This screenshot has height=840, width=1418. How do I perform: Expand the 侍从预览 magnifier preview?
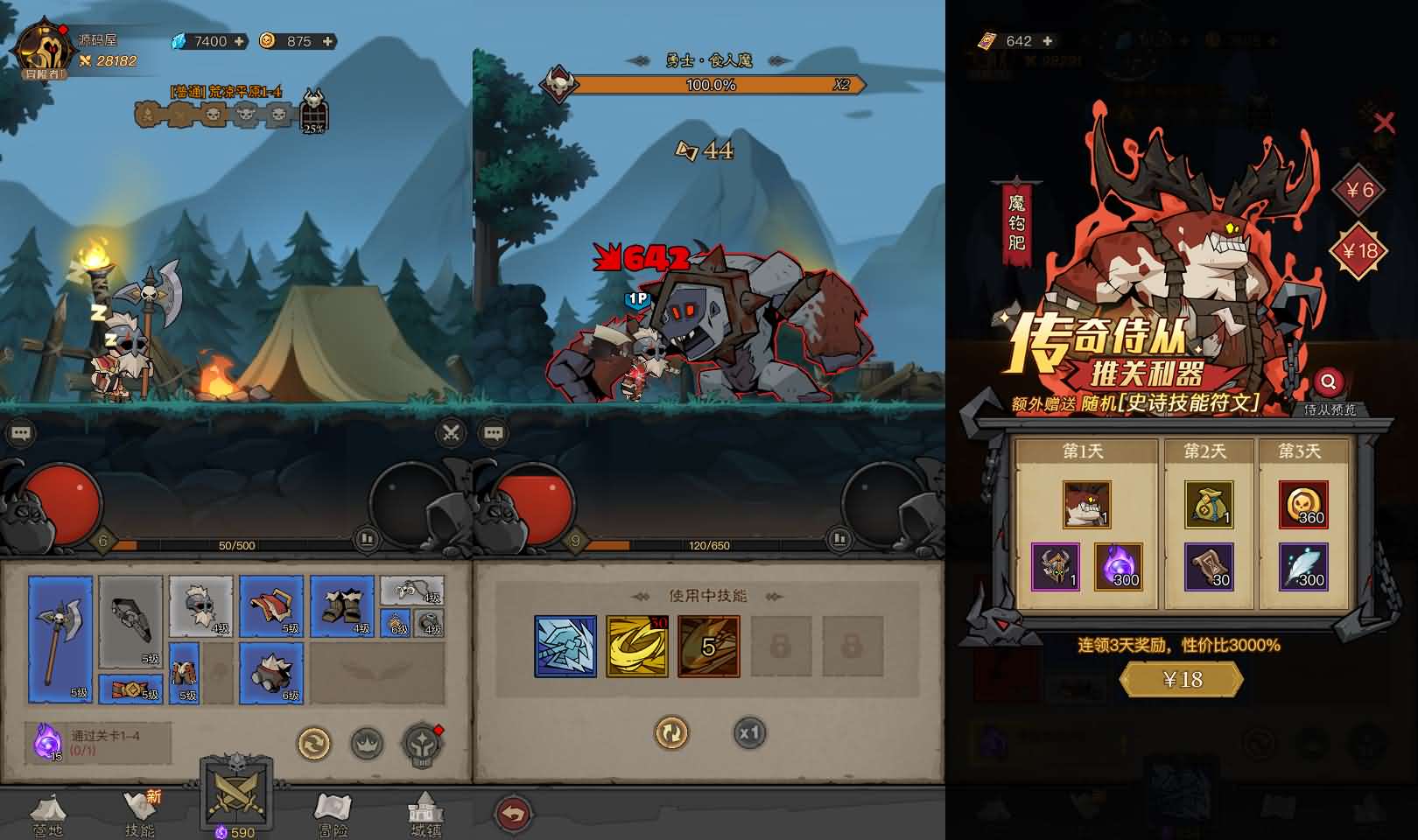[1330, 381]
